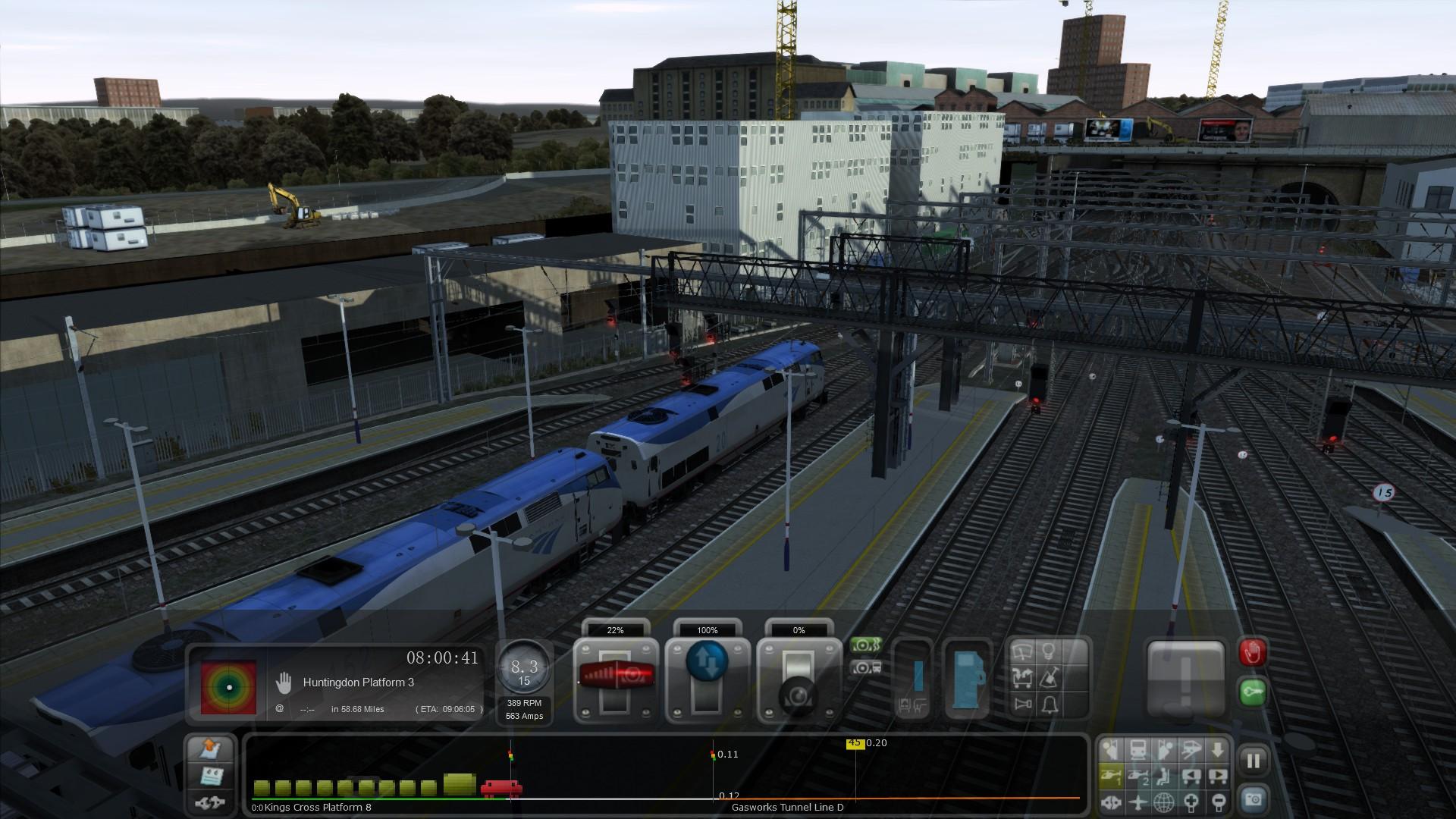The width and height of the screenshot is (1456, 819).
Task: Toggle the green locomotive brake icon
Action: pyautogui.click(x=864, y=645)
